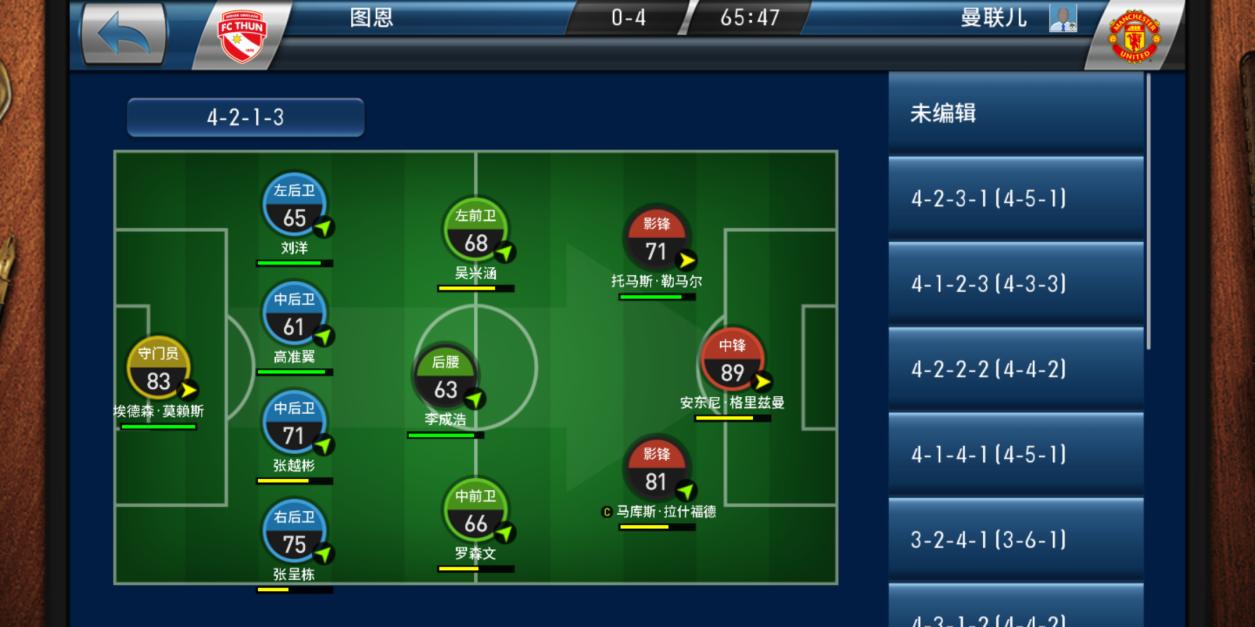
Task: Select goalkeeper 埃德森·莫赖斯 rated 83
Action: pyautogui.click(x=158, y=370)
